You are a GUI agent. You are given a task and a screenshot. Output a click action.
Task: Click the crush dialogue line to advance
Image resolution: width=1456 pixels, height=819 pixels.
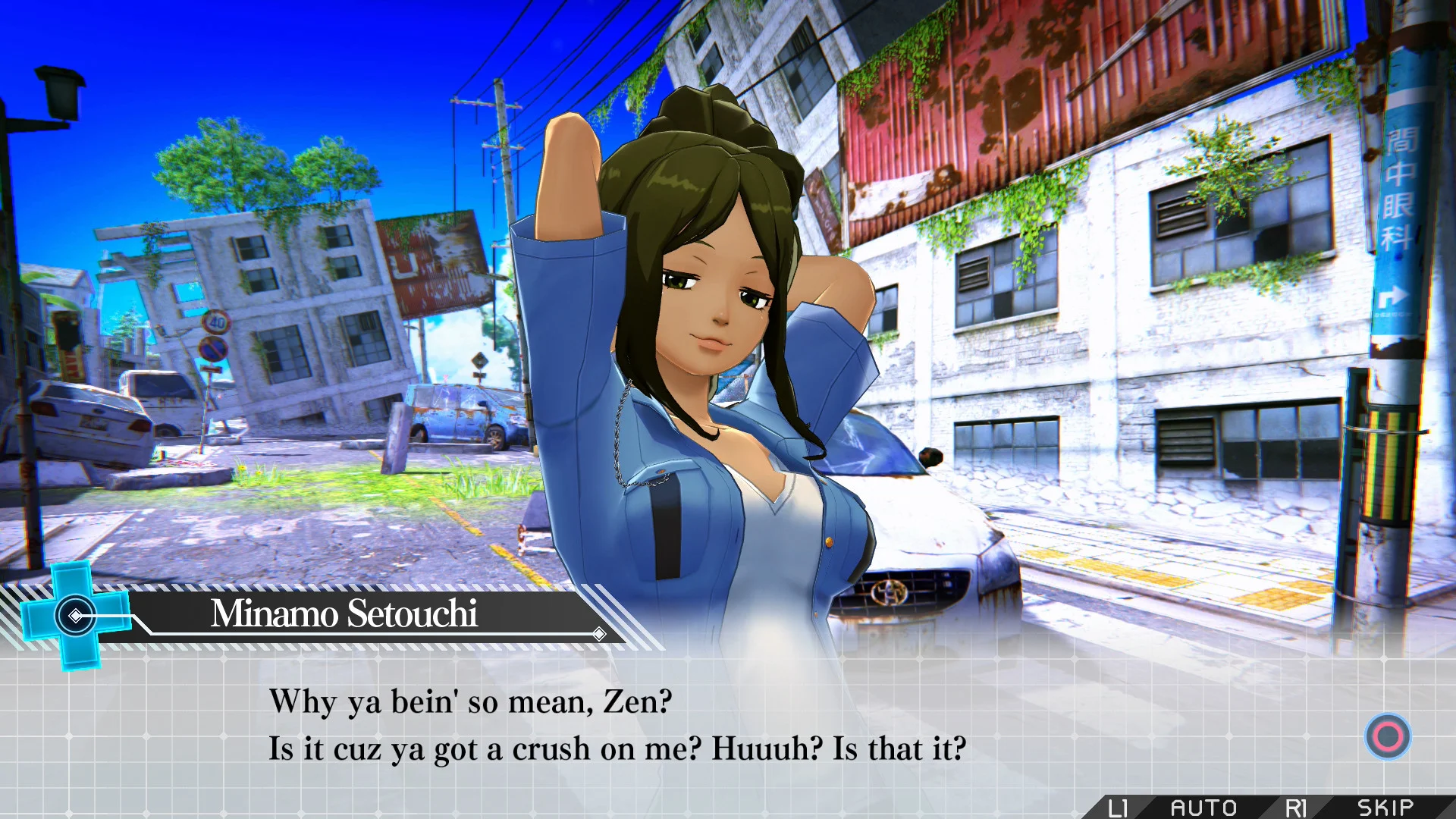click(618, 748)
